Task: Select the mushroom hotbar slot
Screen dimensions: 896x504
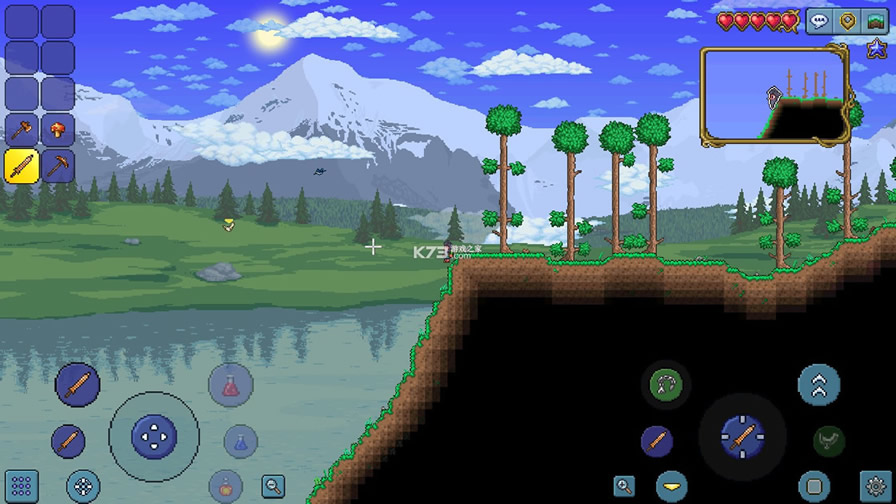Action: tap(58, 129)
